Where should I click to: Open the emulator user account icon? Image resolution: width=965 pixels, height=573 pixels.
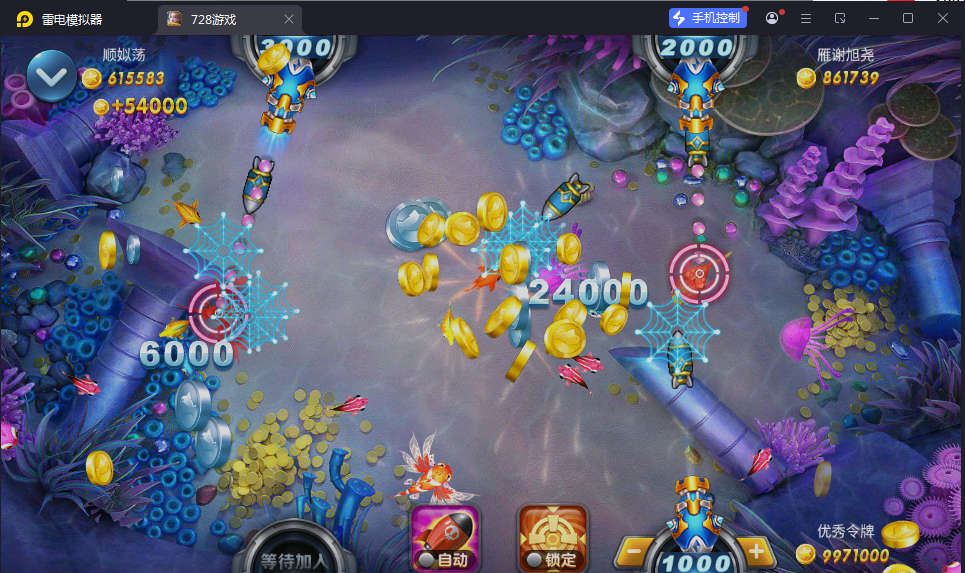[x=772, y=18]
